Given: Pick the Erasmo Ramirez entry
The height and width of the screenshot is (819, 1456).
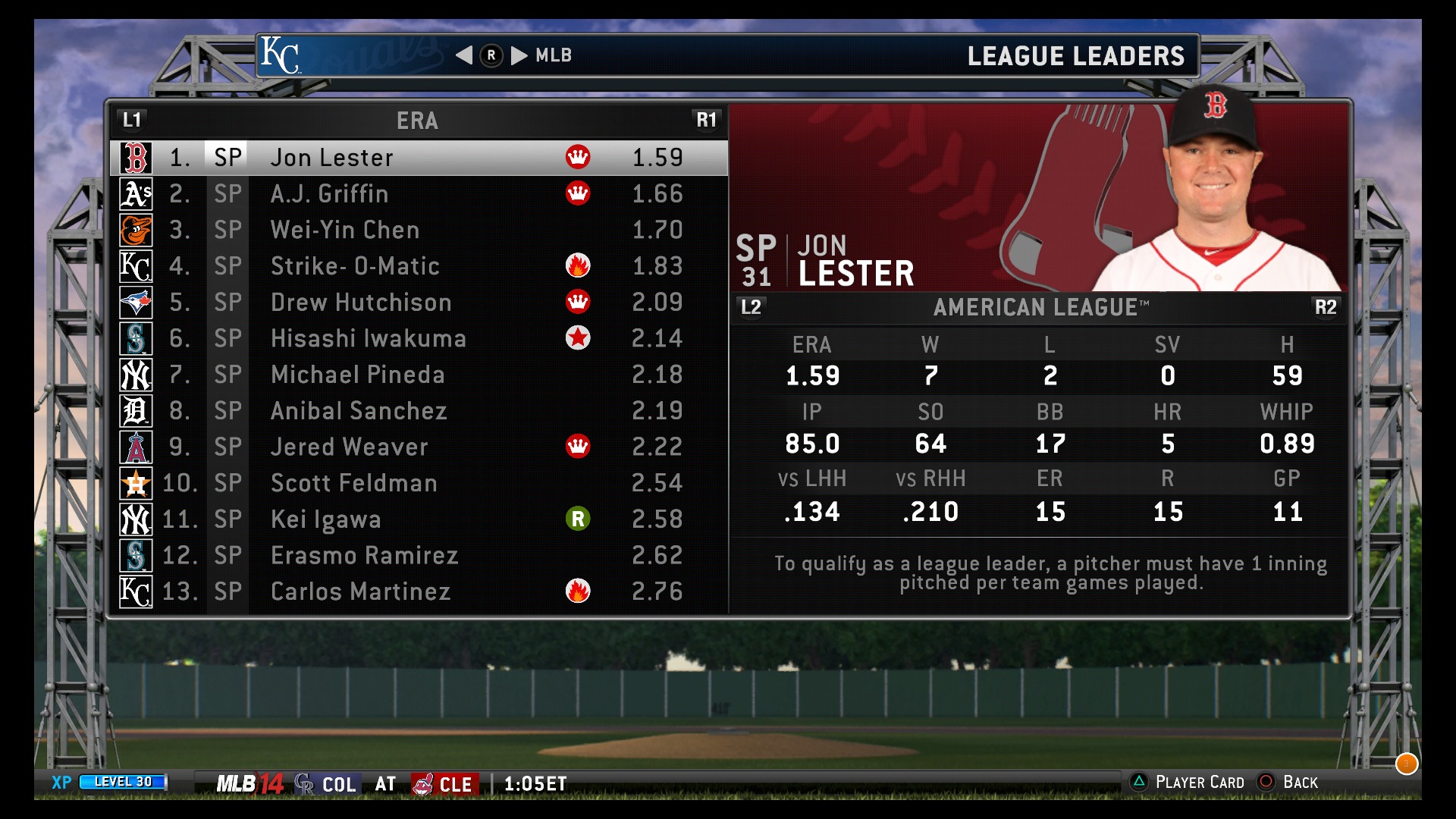Looking at the screenshot, I should click(x=419, y=555).
